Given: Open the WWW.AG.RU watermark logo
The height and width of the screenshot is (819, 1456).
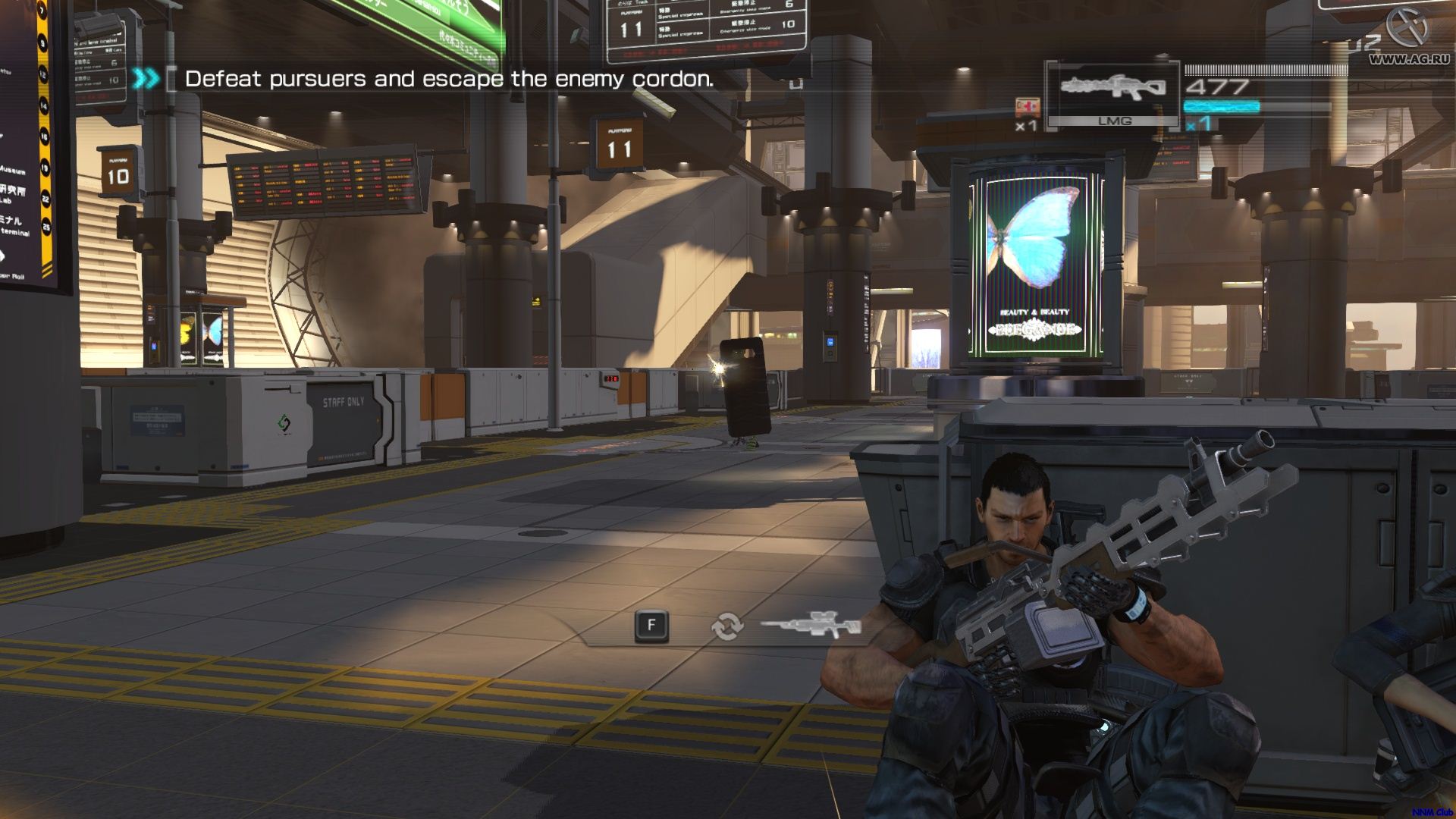Looking at the screenshot, I should 1408,38.
